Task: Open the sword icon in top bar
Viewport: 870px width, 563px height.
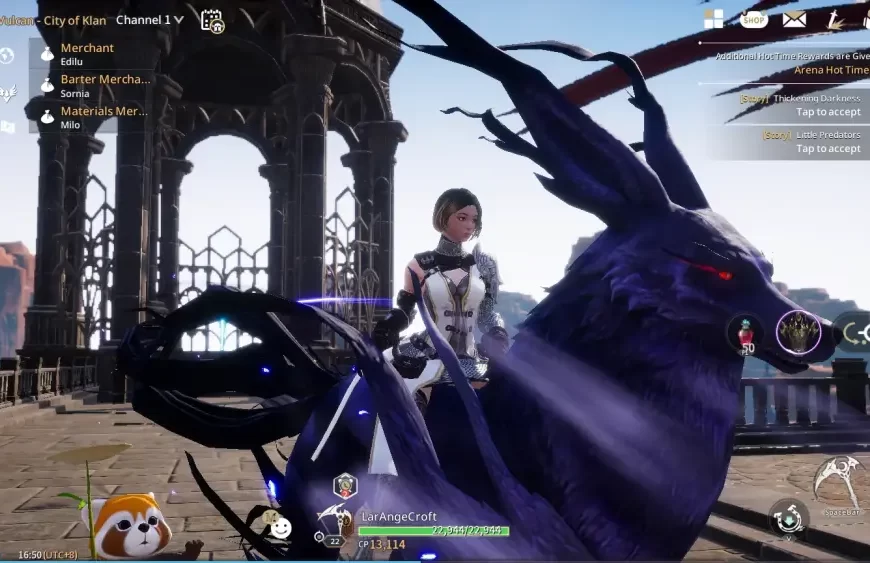Action: pos(834,19)
